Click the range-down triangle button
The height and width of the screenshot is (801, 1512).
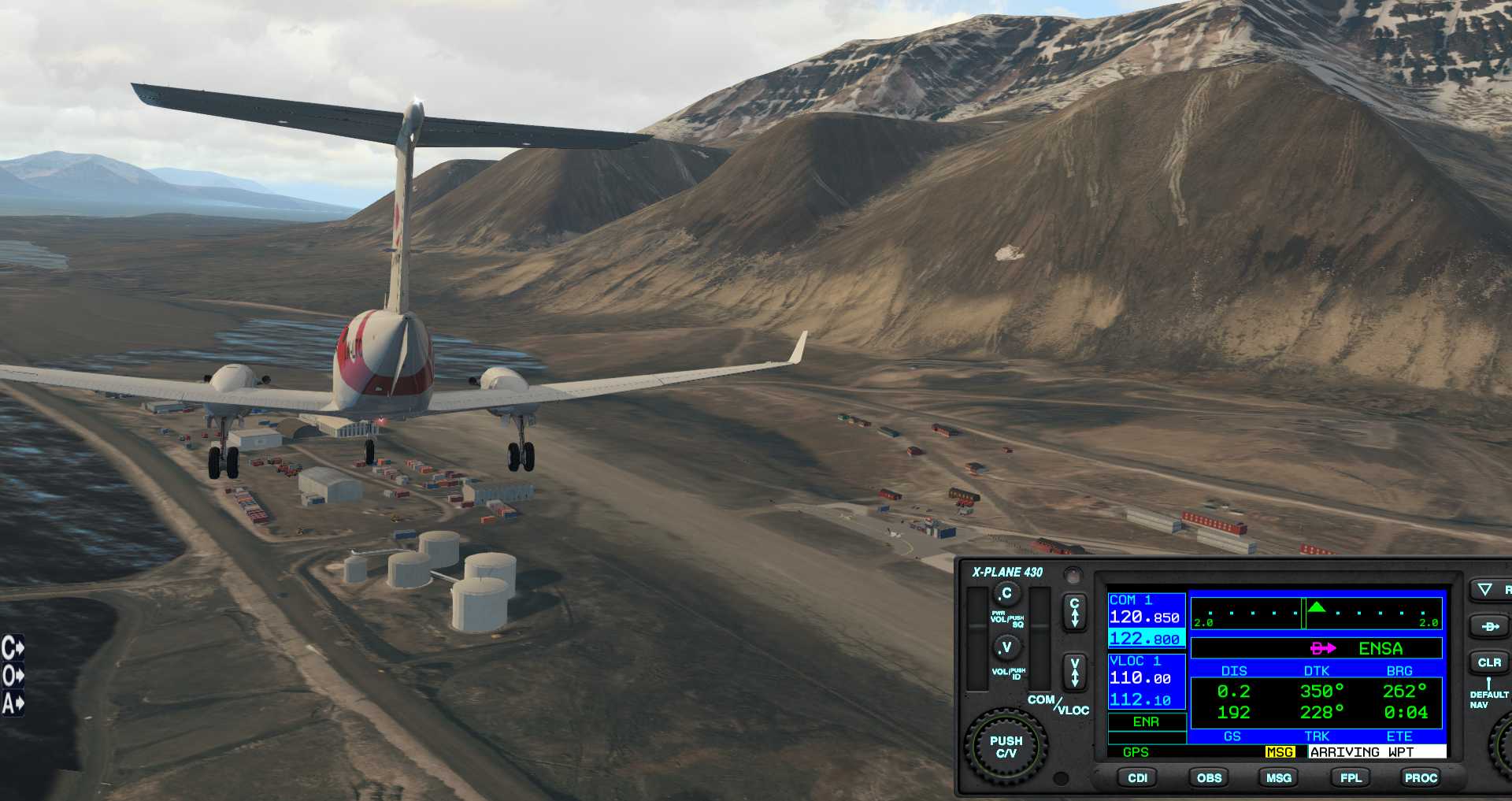[x=1485, y=589]
